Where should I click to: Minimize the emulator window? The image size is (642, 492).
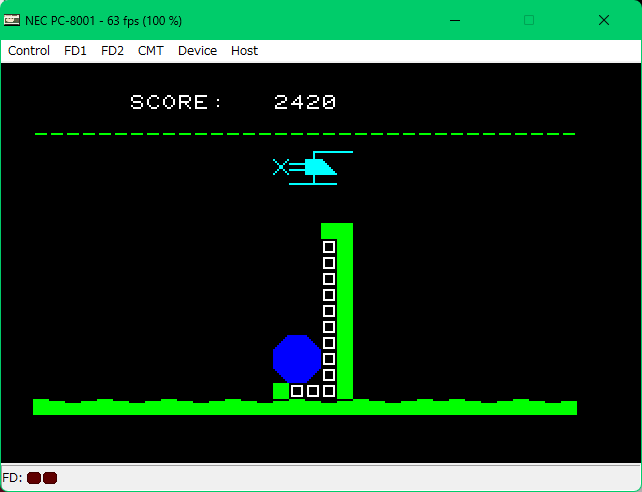click(x=456, y=20)
